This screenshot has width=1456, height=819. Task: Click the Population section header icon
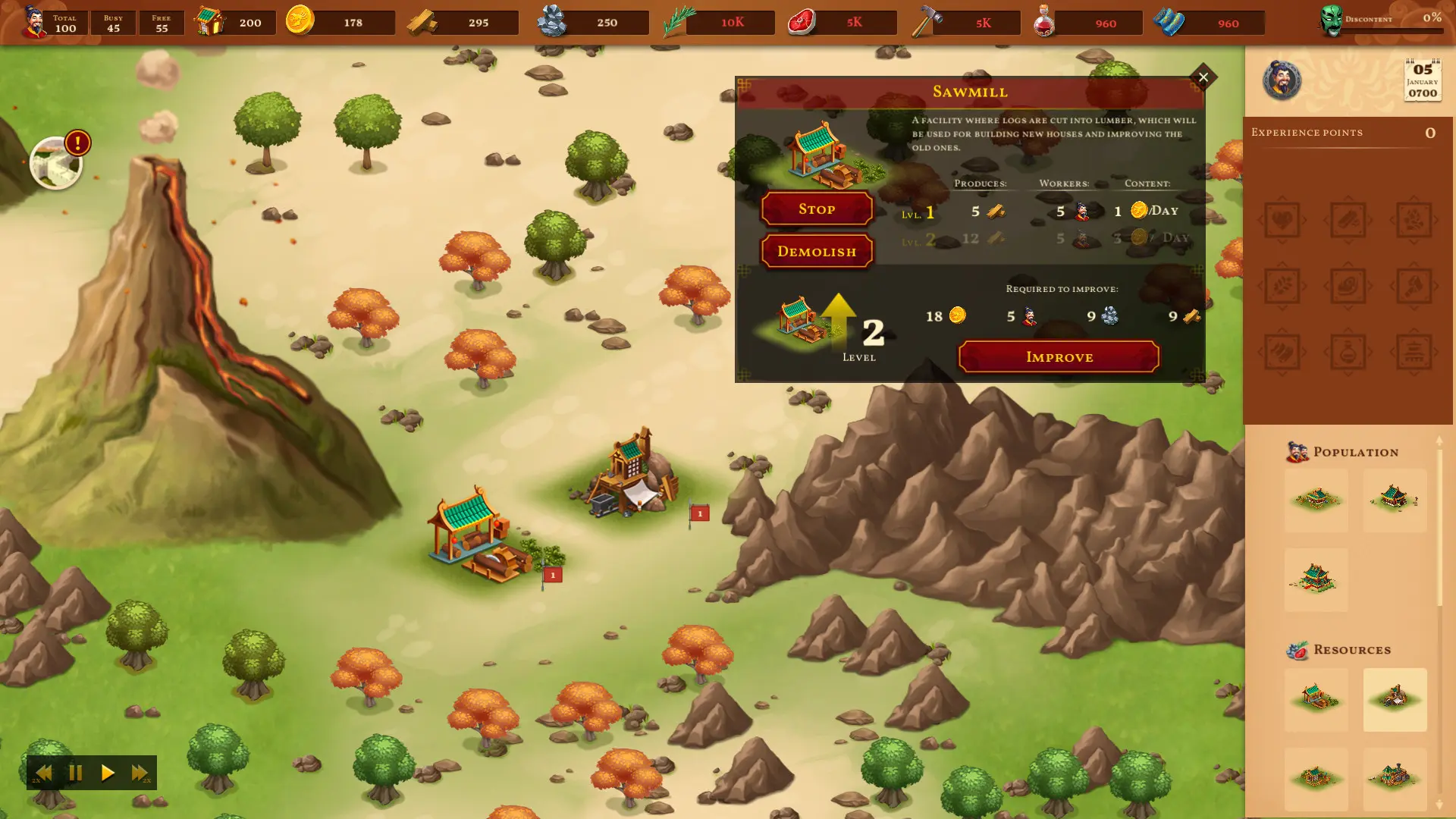coord(1297,450)
